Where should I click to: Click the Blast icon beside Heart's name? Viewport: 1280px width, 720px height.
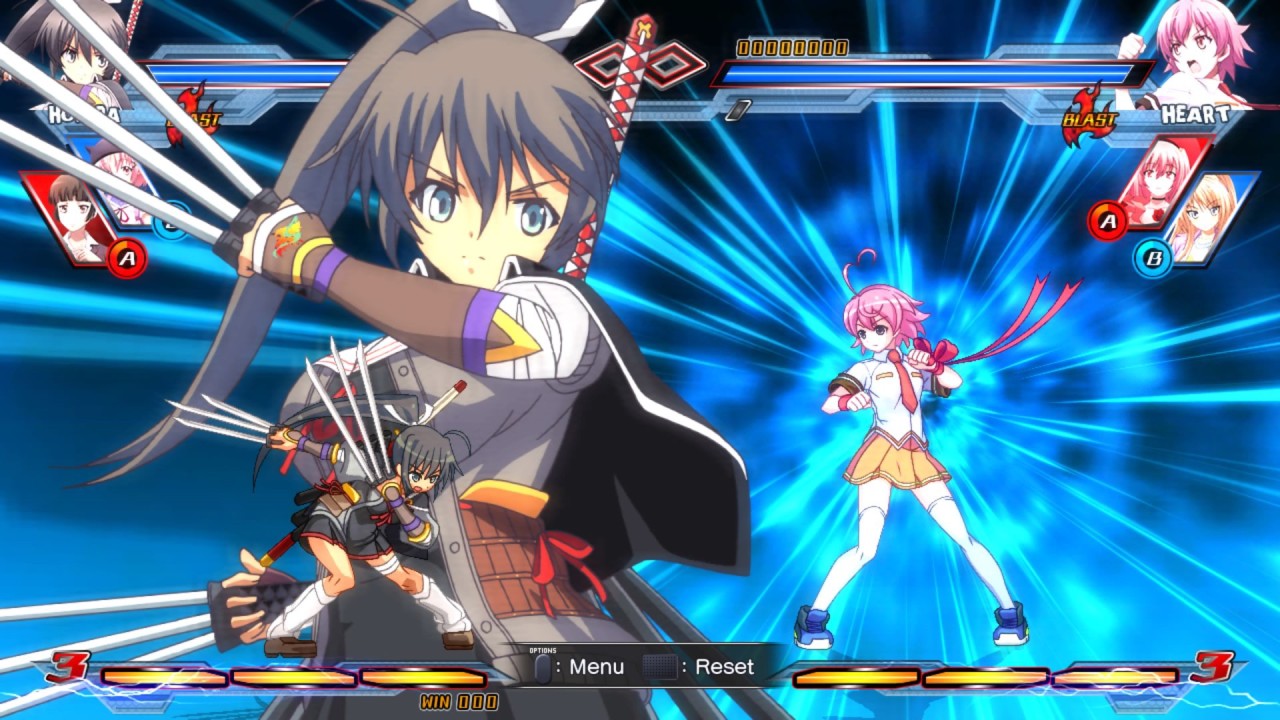click(1089, 119)
